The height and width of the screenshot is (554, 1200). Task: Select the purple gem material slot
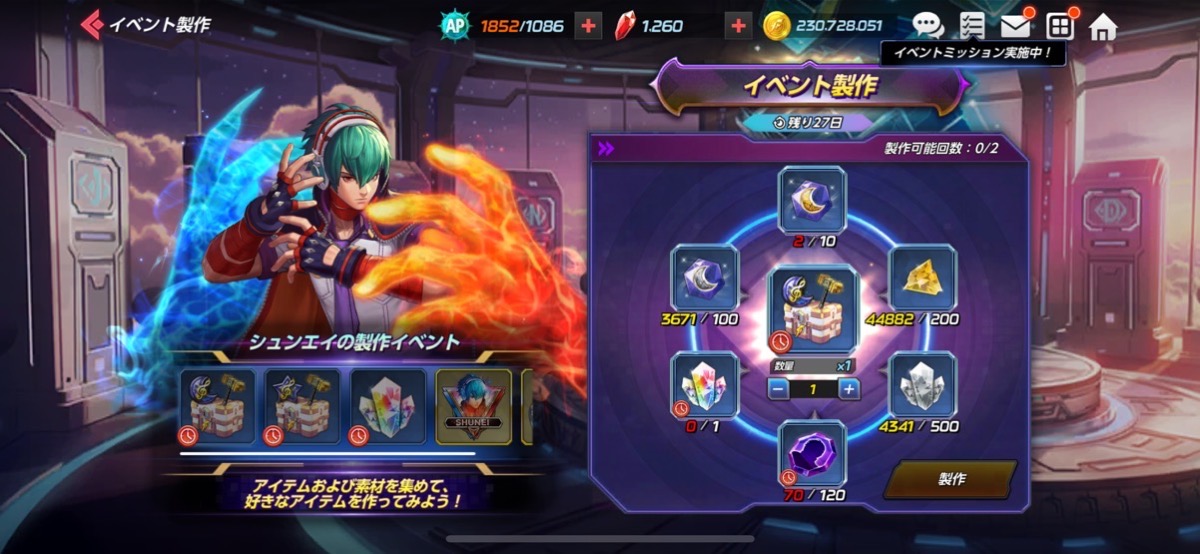(x=812, y=453)
